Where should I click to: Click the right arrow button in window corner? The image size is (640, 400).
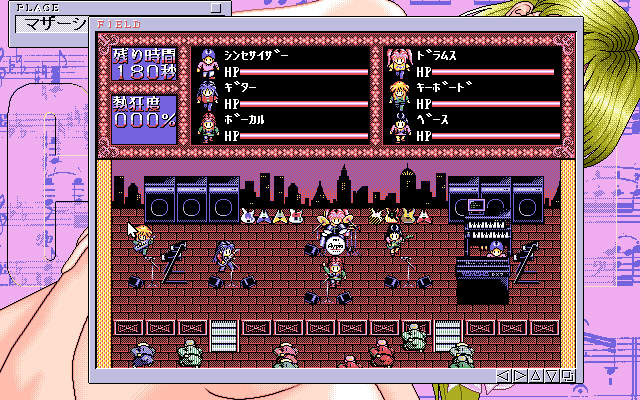coord(520,376)
